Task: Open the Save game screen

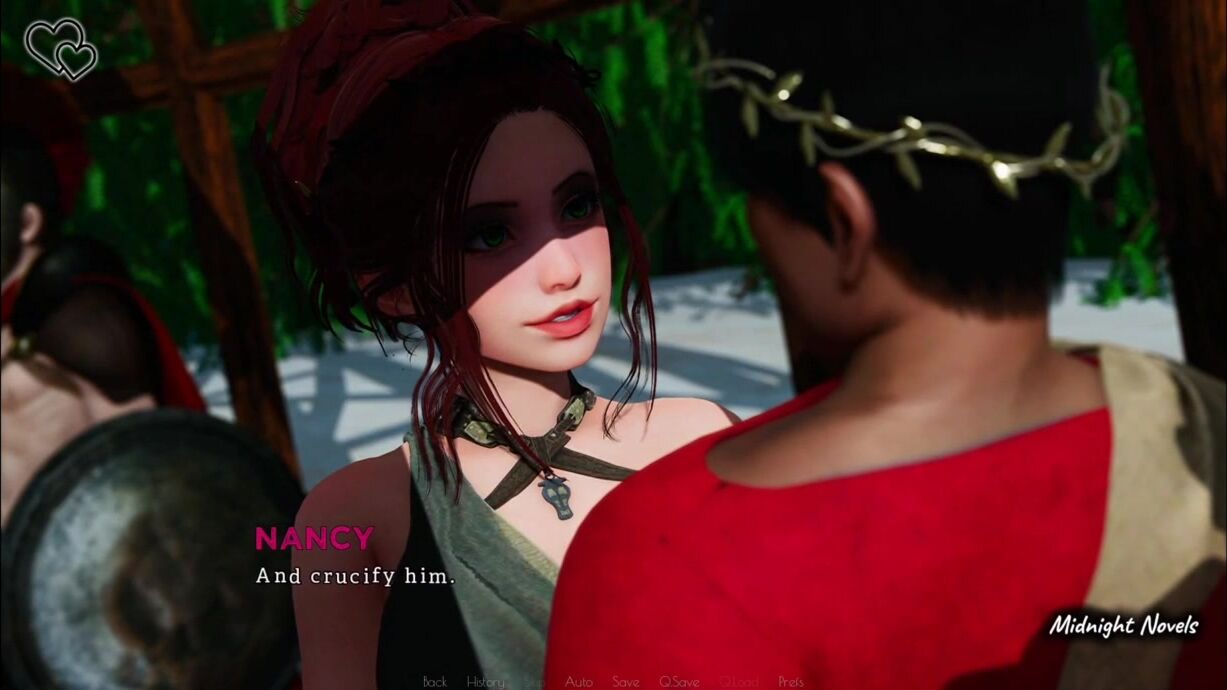Action: [x=625, y=682]
